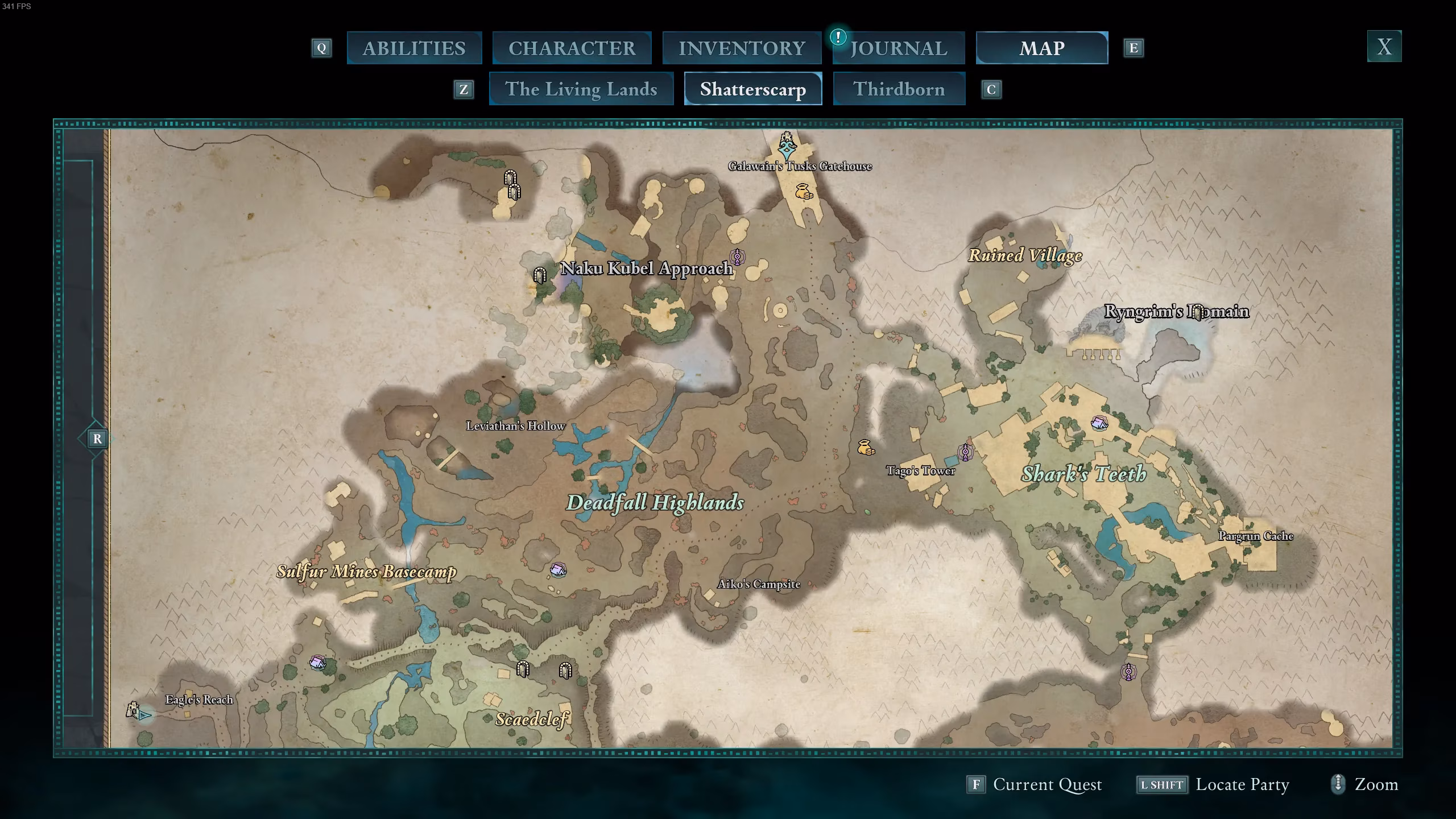This screenshot has width=1456, height=819.
Task: Click the Galawain's Tusks Gatehouse marker
Action: (787, 145)
